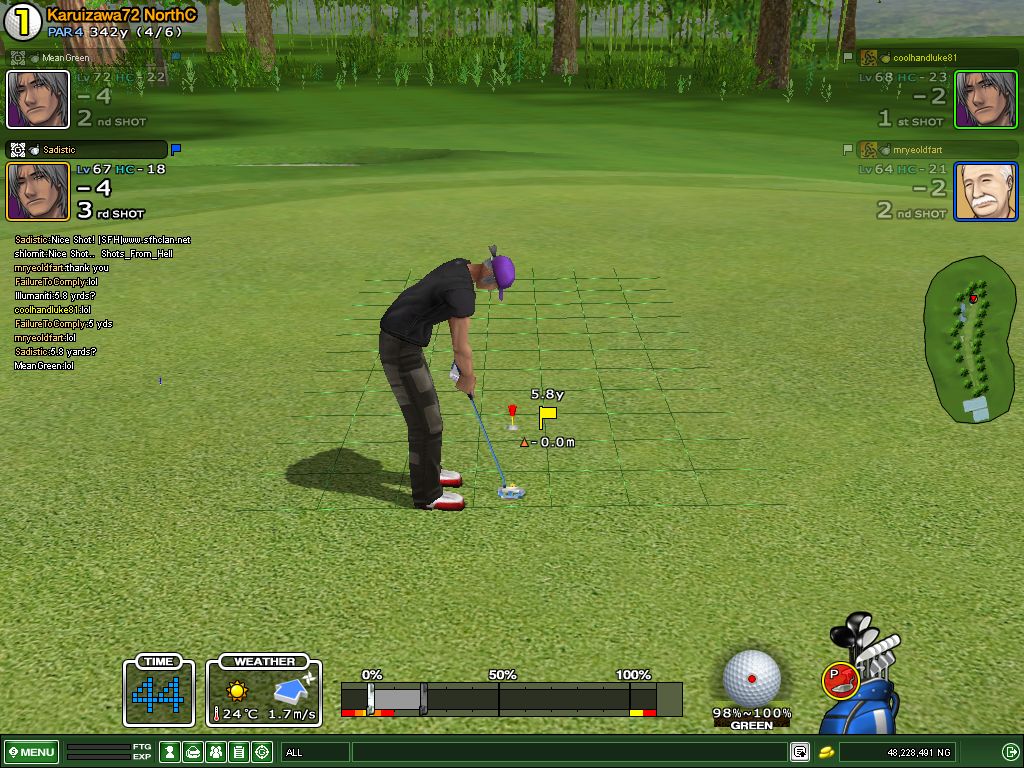Screen dimensions: 1024x768
Task: Click the crosshair target icon in toolbar
Action: pyautogui.click(x=262, y=752)
